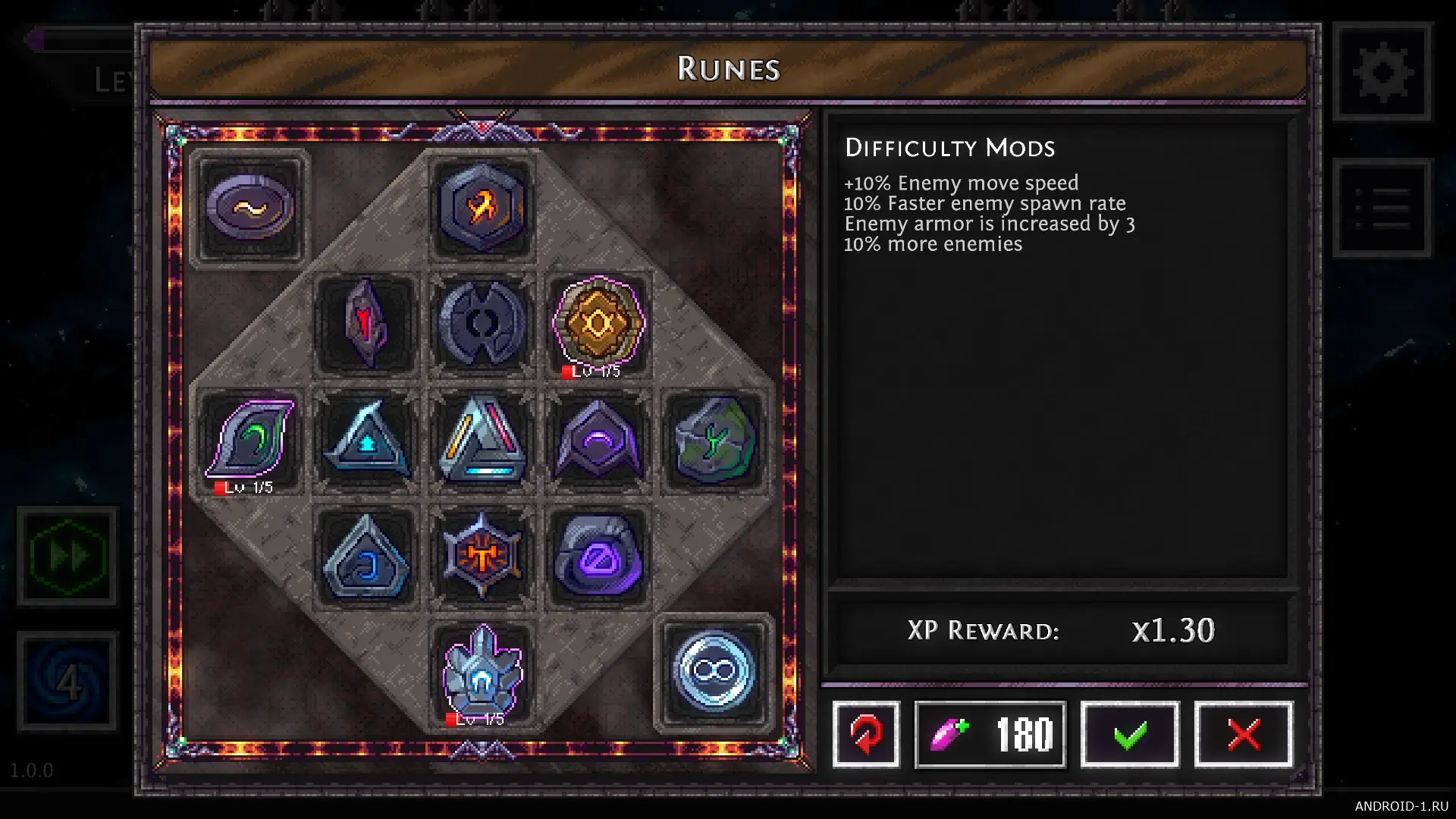Viewport: 1456px width, 819px height.
Task: Select the hexagon rune with orange figure
Action: click(482, 207)
